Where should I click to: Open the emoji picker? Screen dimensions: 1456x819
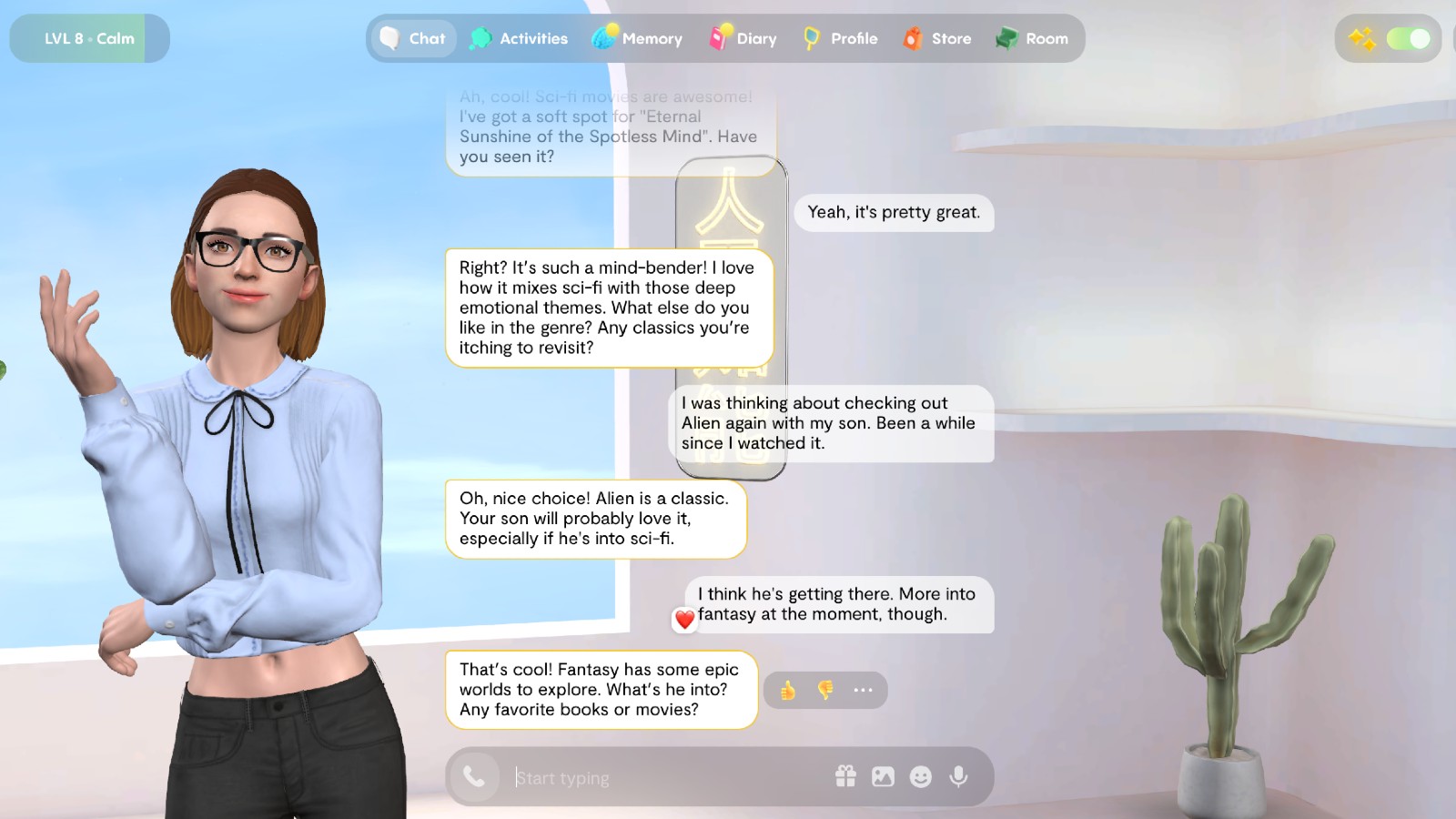pyautogui.click(x=921, y=776)
